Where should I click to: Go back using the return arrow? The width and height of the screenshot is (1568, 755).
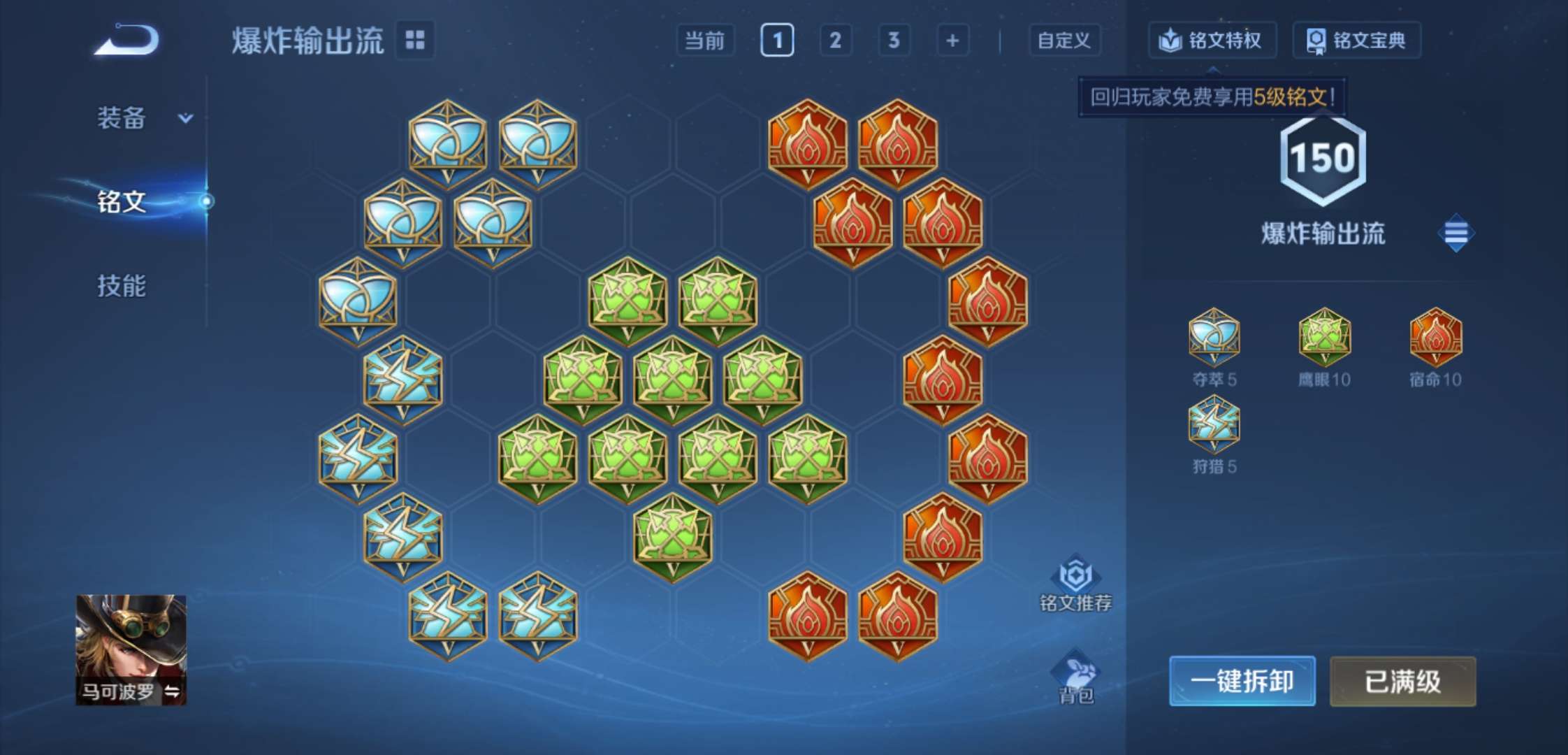coord(127,40)
